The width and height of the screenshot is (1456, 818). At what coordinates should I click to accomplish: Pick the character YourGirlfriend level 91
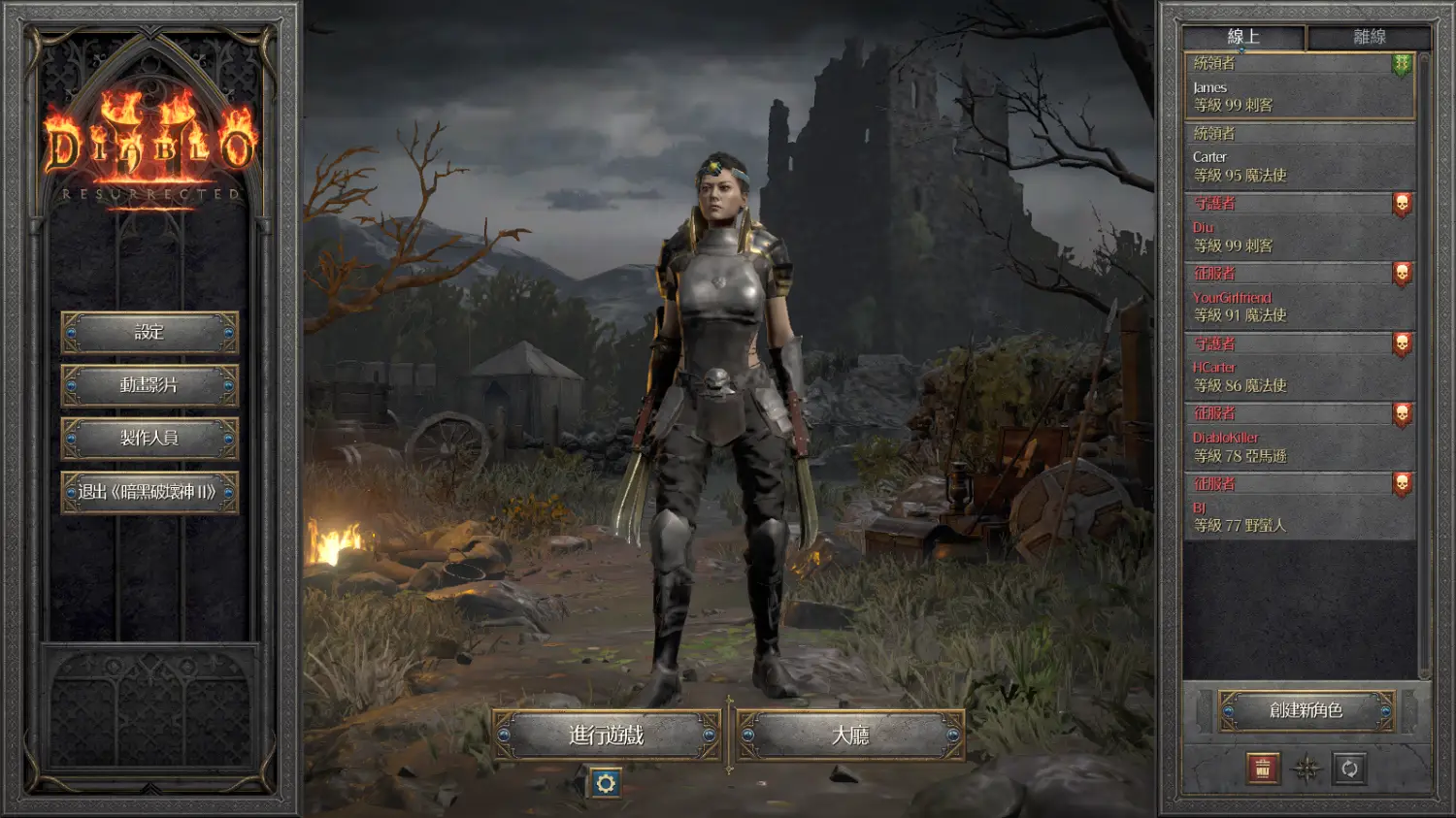pyautogui.click(x=1299, y=297)
